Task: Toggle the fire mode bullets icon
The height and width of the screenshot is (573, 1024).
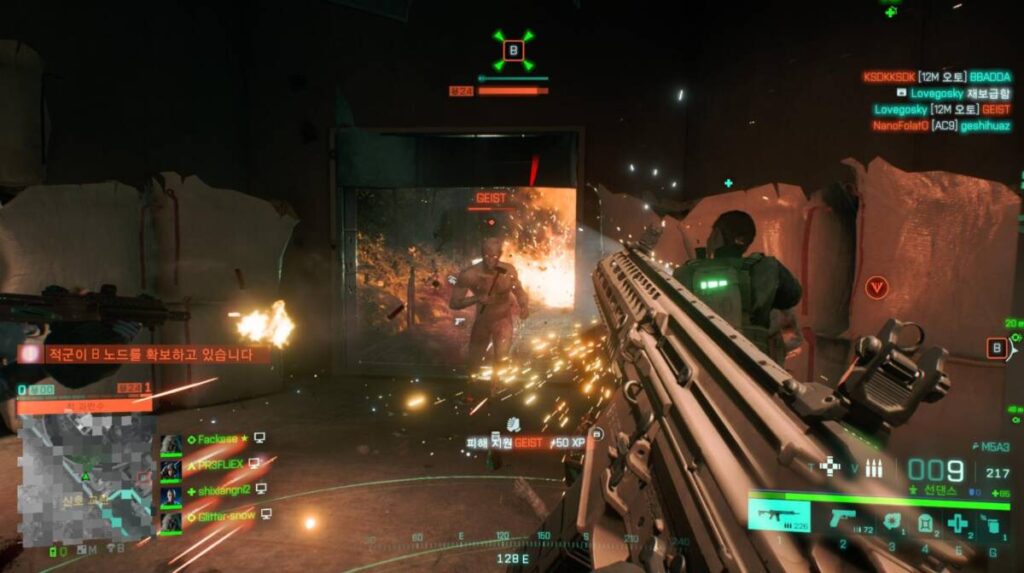Action: (x=873, y=467)
